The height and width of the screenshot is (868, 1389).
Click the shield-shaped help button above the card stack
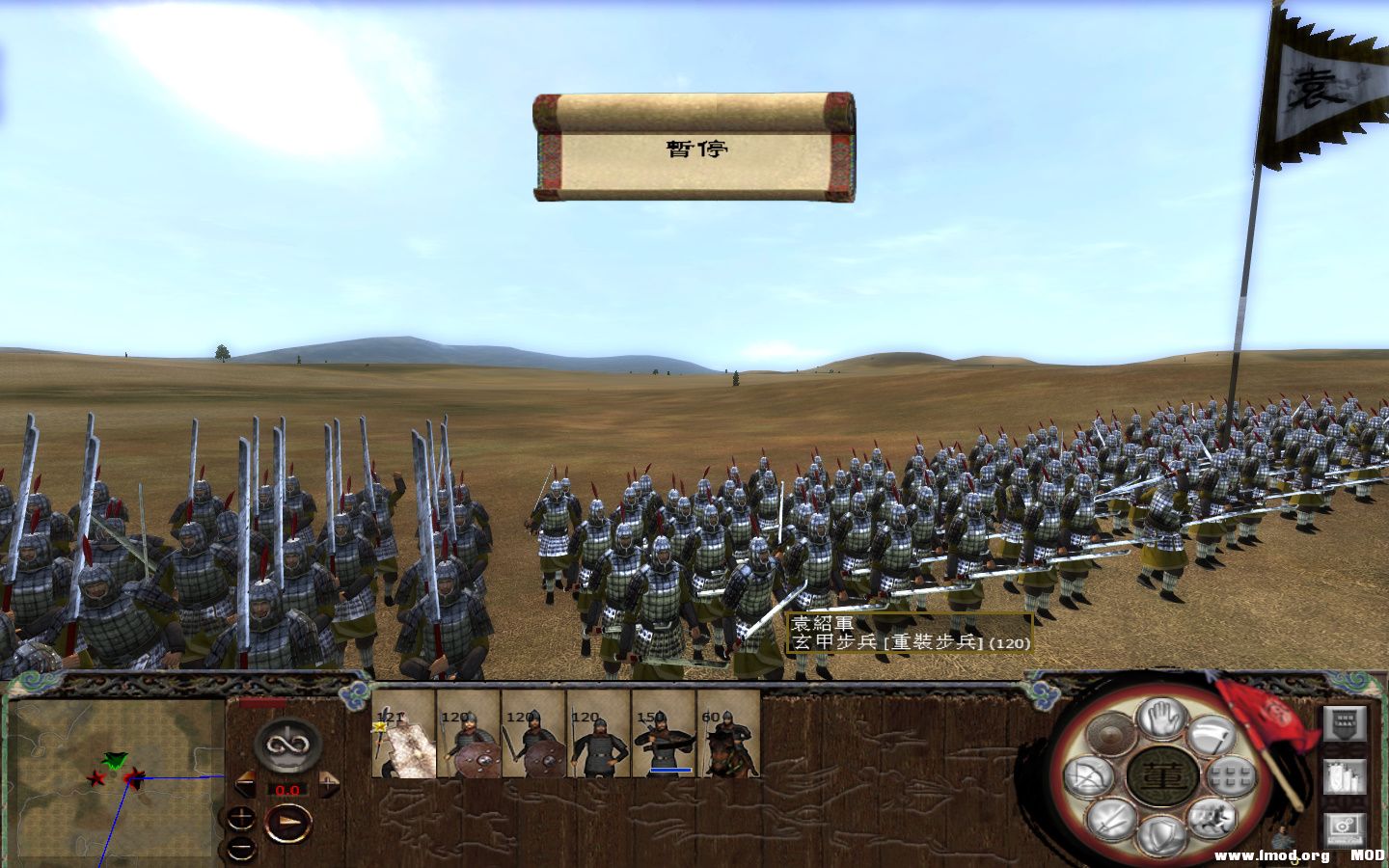1343,721
